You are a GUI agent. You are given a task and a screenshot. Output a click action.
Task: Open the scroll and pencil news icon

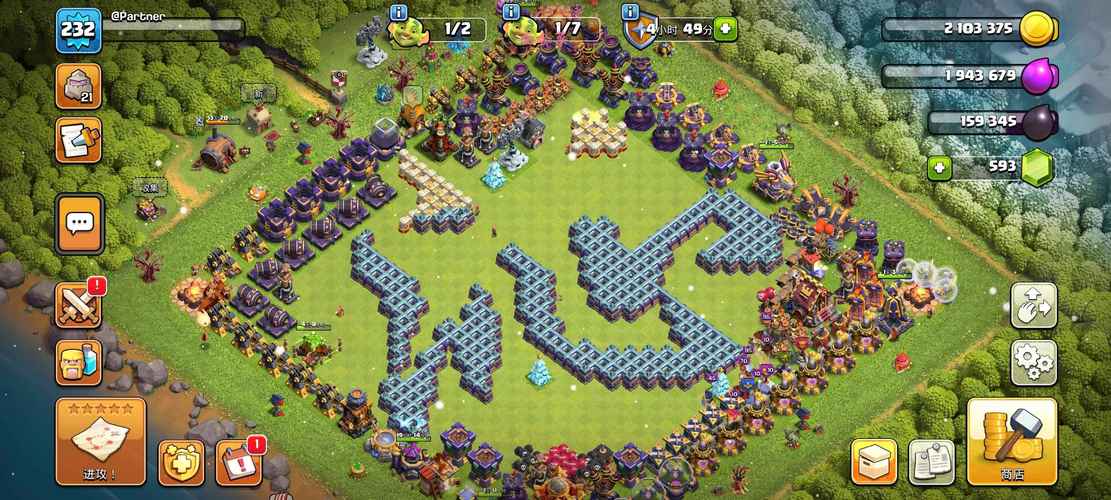[x=78, y=139]
